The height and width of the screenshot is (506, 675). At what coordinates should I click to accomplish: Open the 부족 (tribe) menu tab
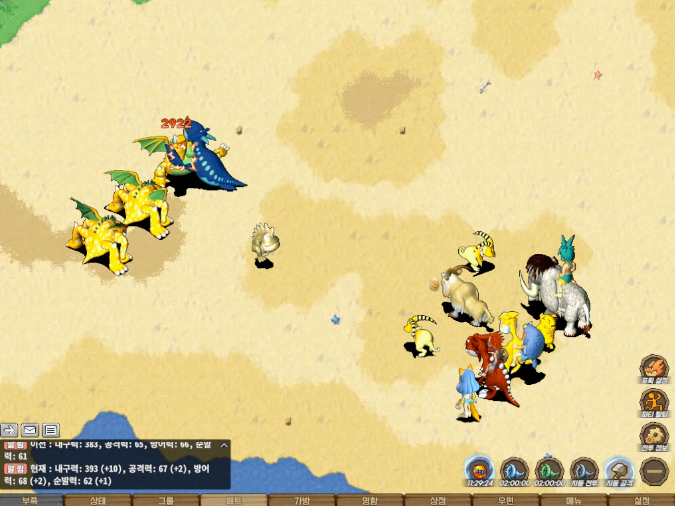(x=30, y=500)
